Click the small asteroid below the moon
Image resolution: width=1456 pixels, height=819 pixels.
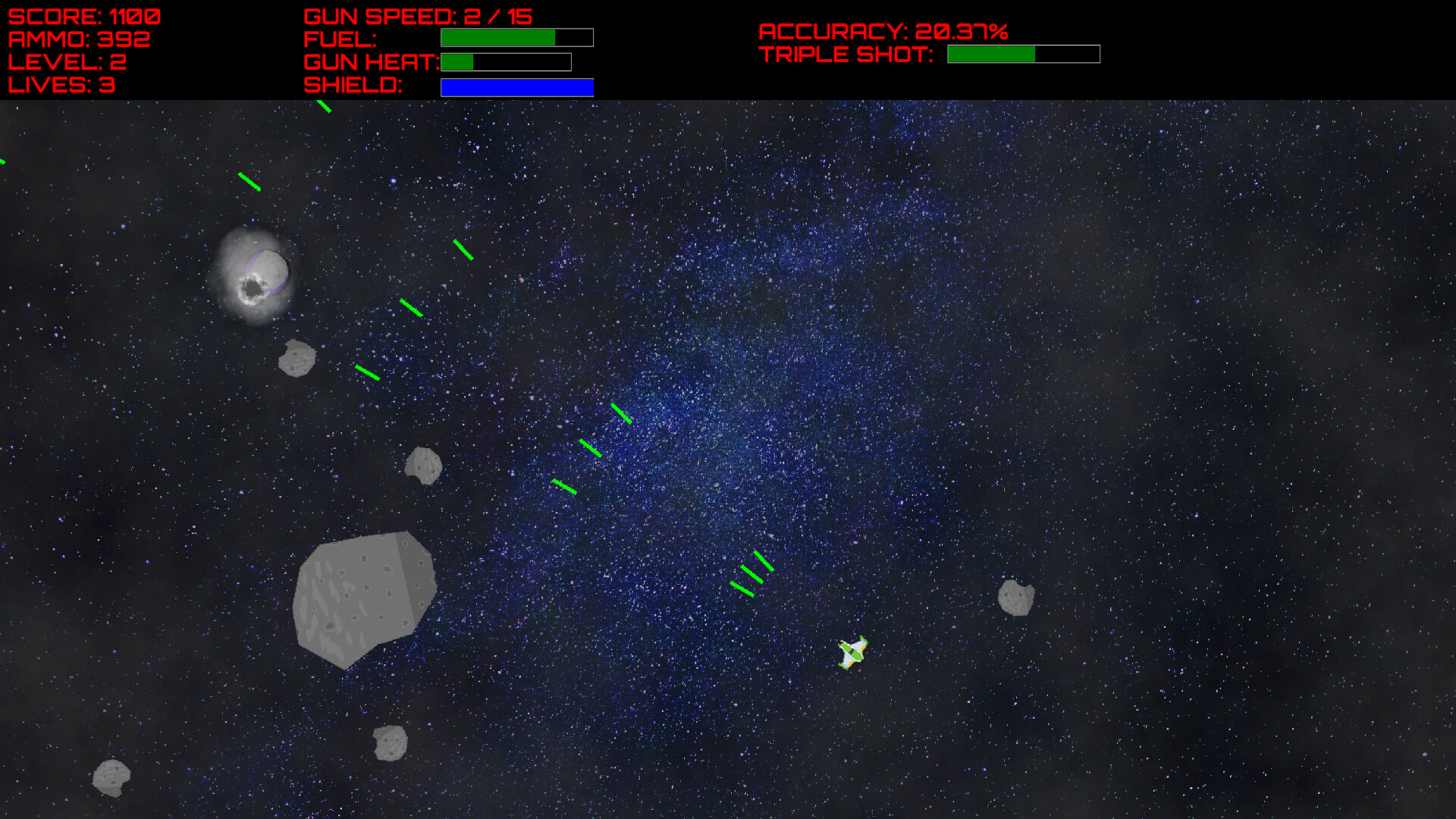[299, 357]
